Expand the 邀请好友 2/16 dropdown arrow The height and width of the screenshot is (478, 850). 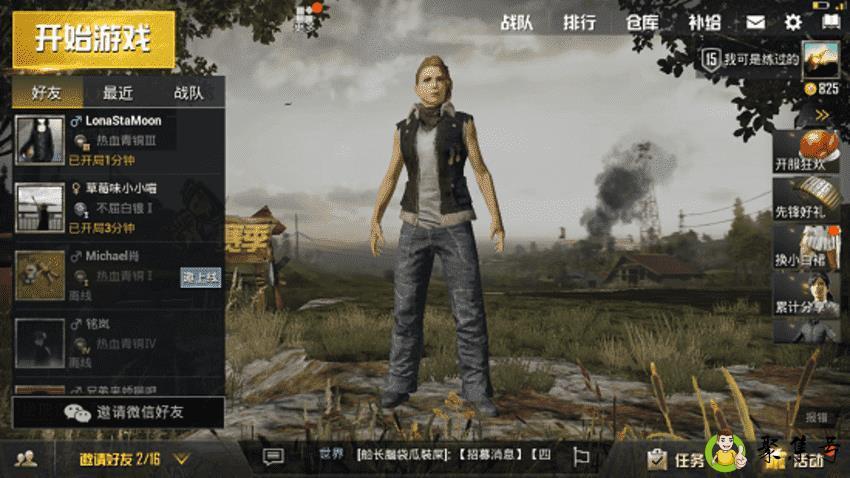182,459
